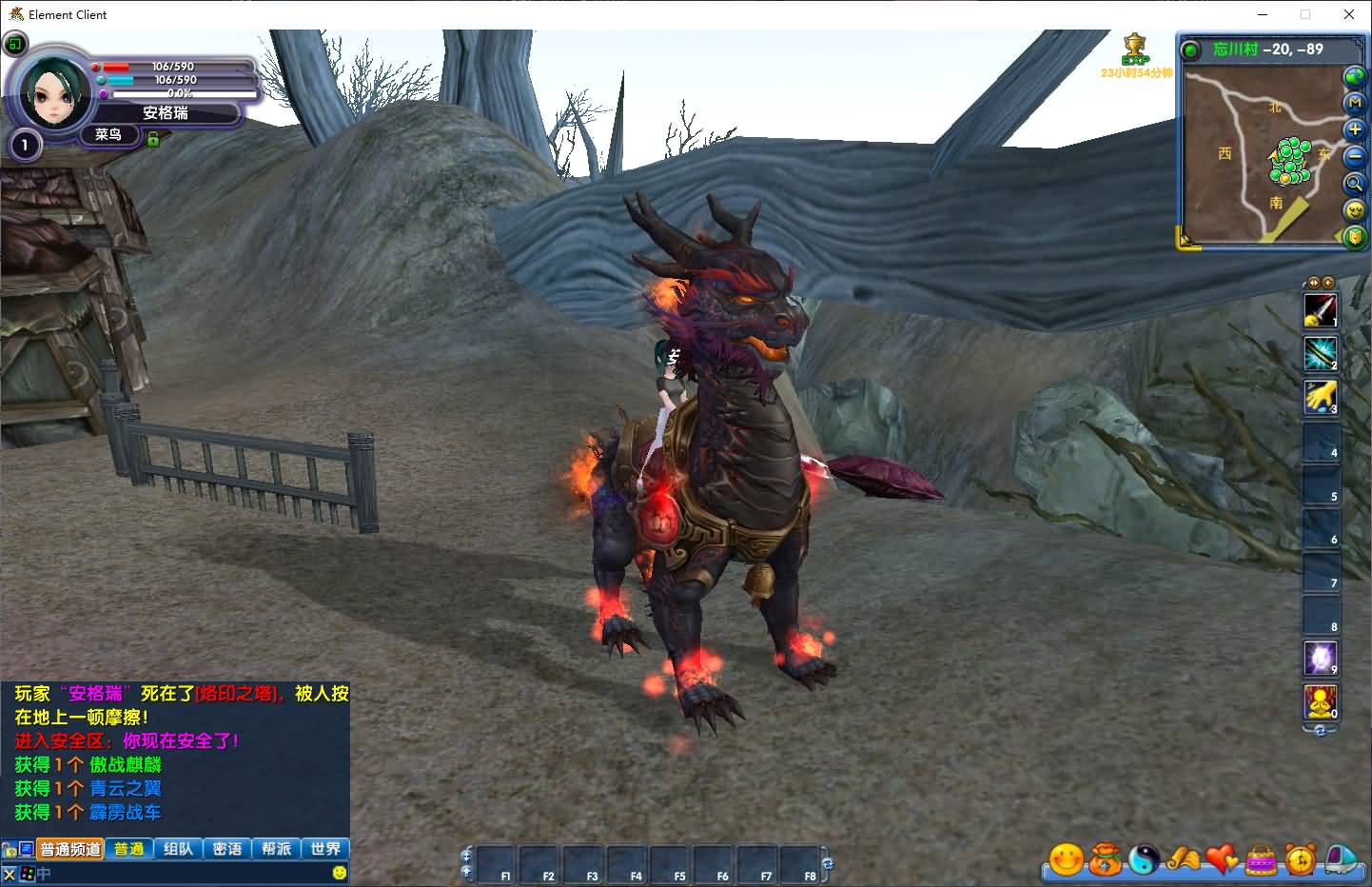Switch to the 组队 chat tab
This screenshot has width=1372, height=887.
(x=178, y=849)
